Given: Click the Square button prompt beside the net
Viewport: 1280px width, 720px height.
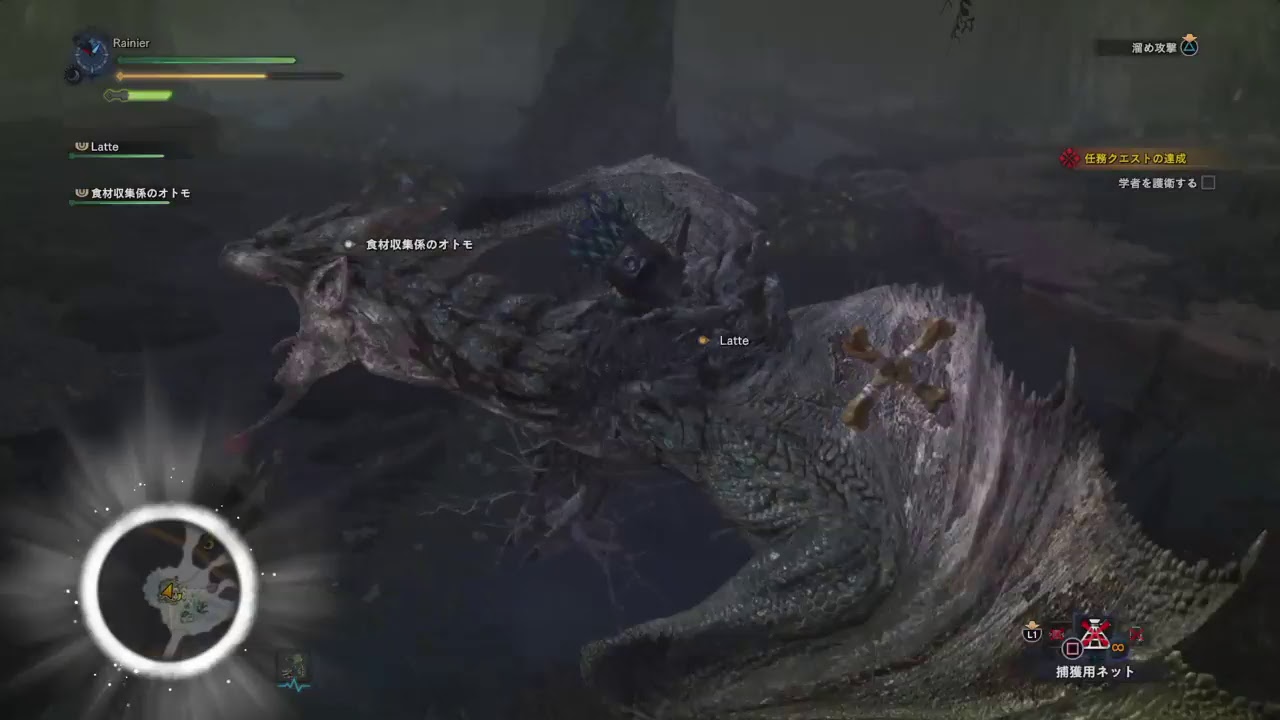Looking at the screenshot, I should pyautogui.click(x=1070, y=647).
